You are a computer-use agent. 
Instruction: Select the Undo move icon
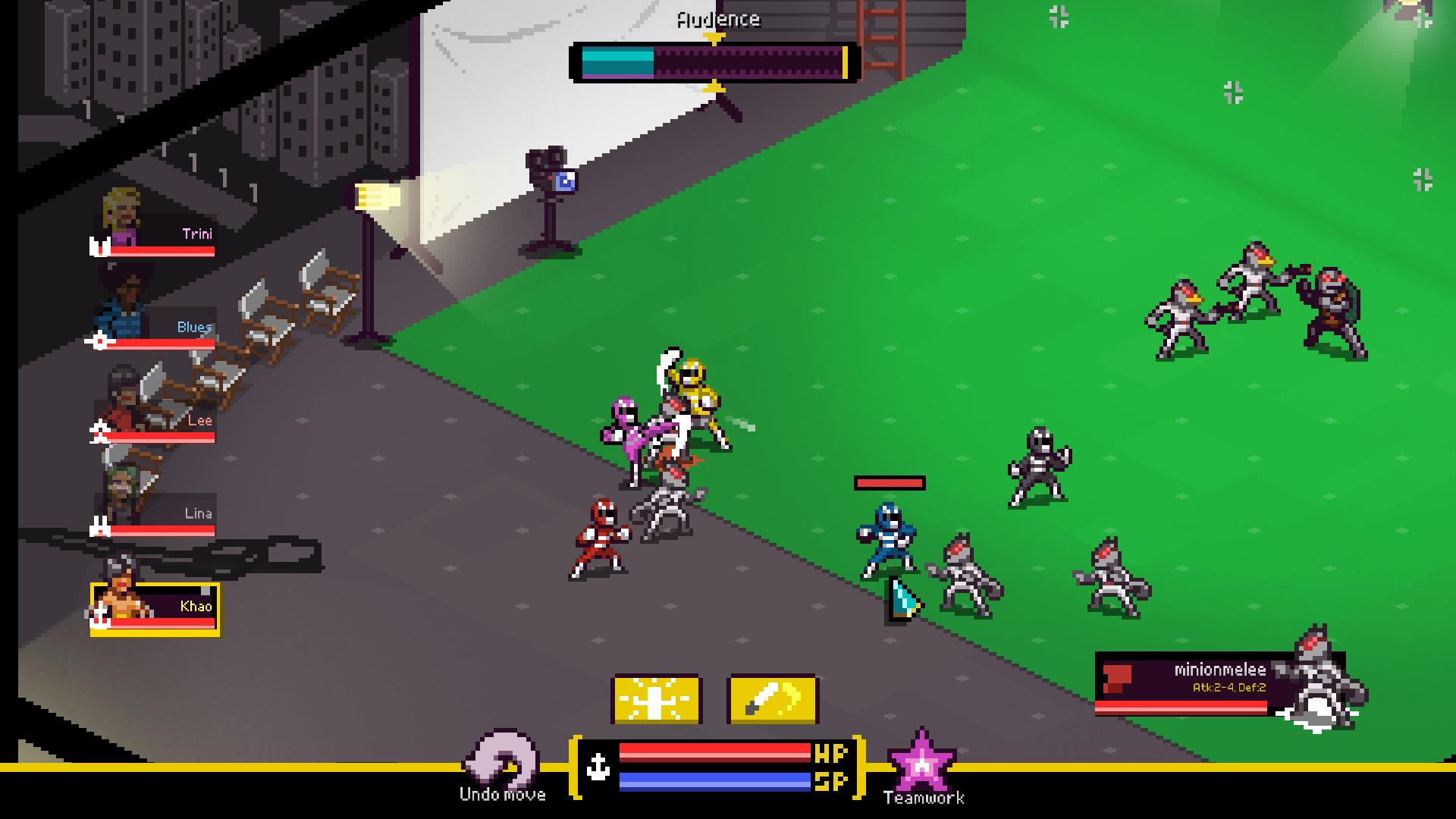(502, 757)
